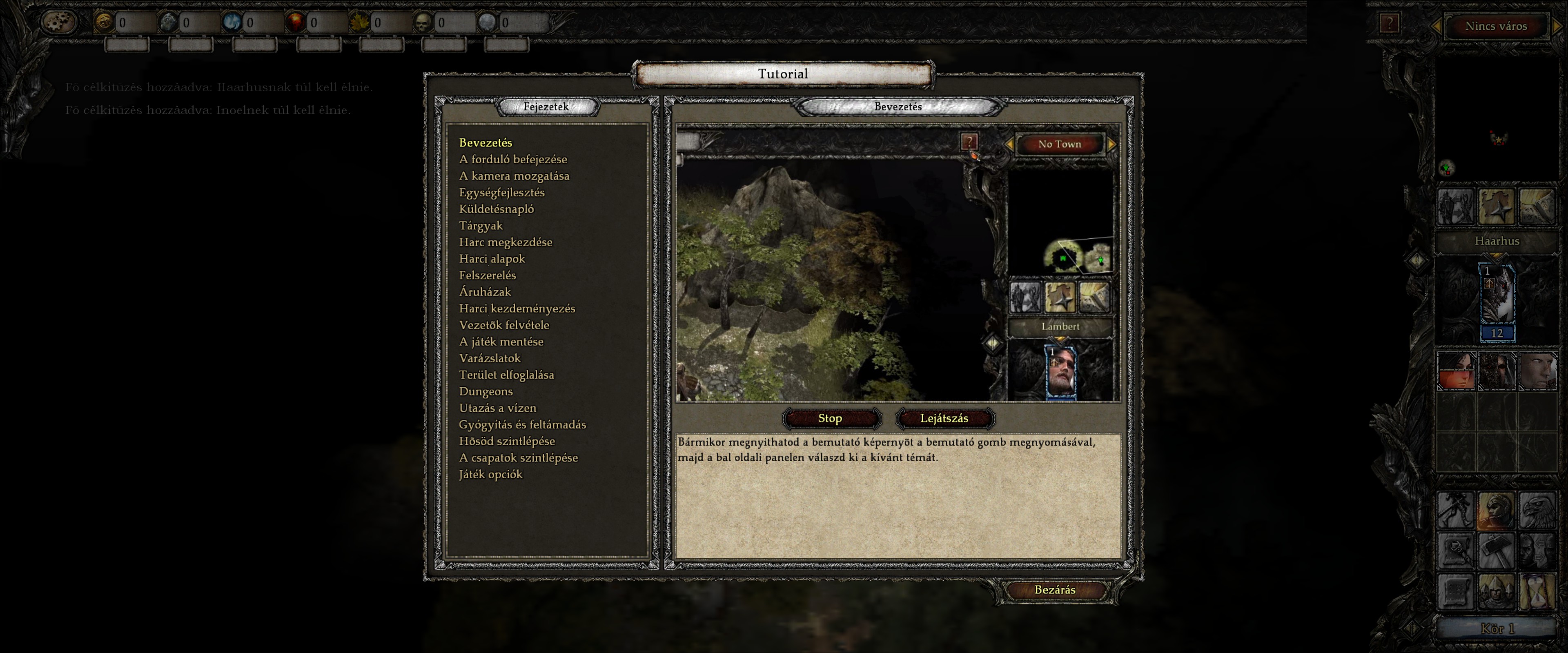1568x653 pixels.
Task: Select the Bevezetés chapter
Action: pyautogui.click(x=485, y=142)
